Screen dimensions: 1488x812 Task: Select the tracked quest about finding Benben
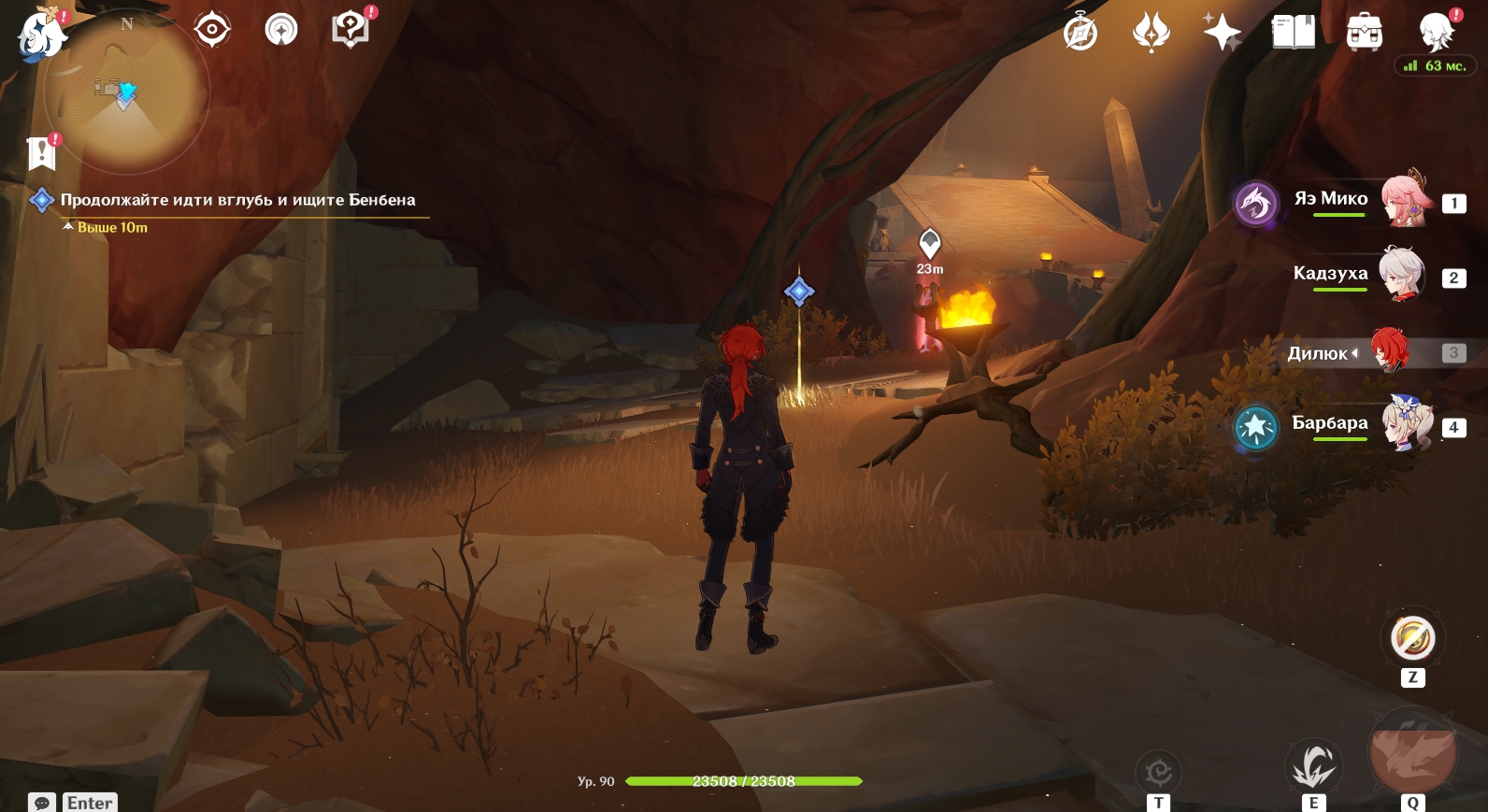[x=237, y=200]
